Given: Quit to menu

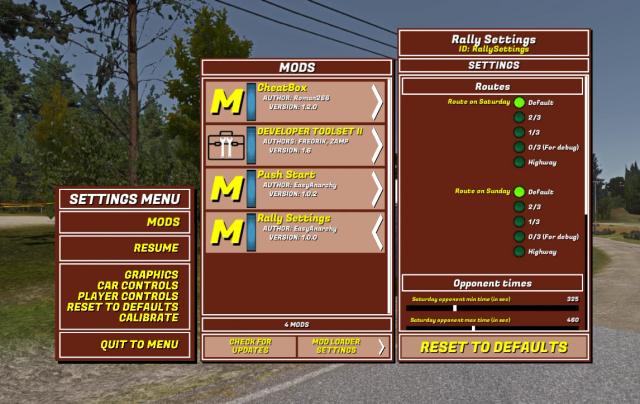Looking at the screenshot, I should (x=139, y=345).
